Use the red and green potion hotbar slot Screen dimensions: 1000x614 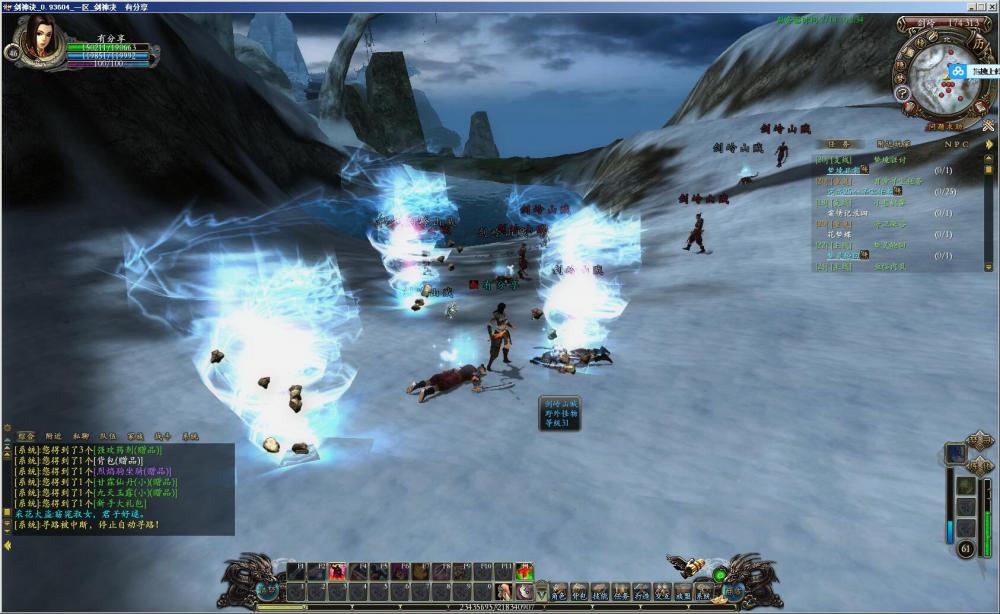525,571
